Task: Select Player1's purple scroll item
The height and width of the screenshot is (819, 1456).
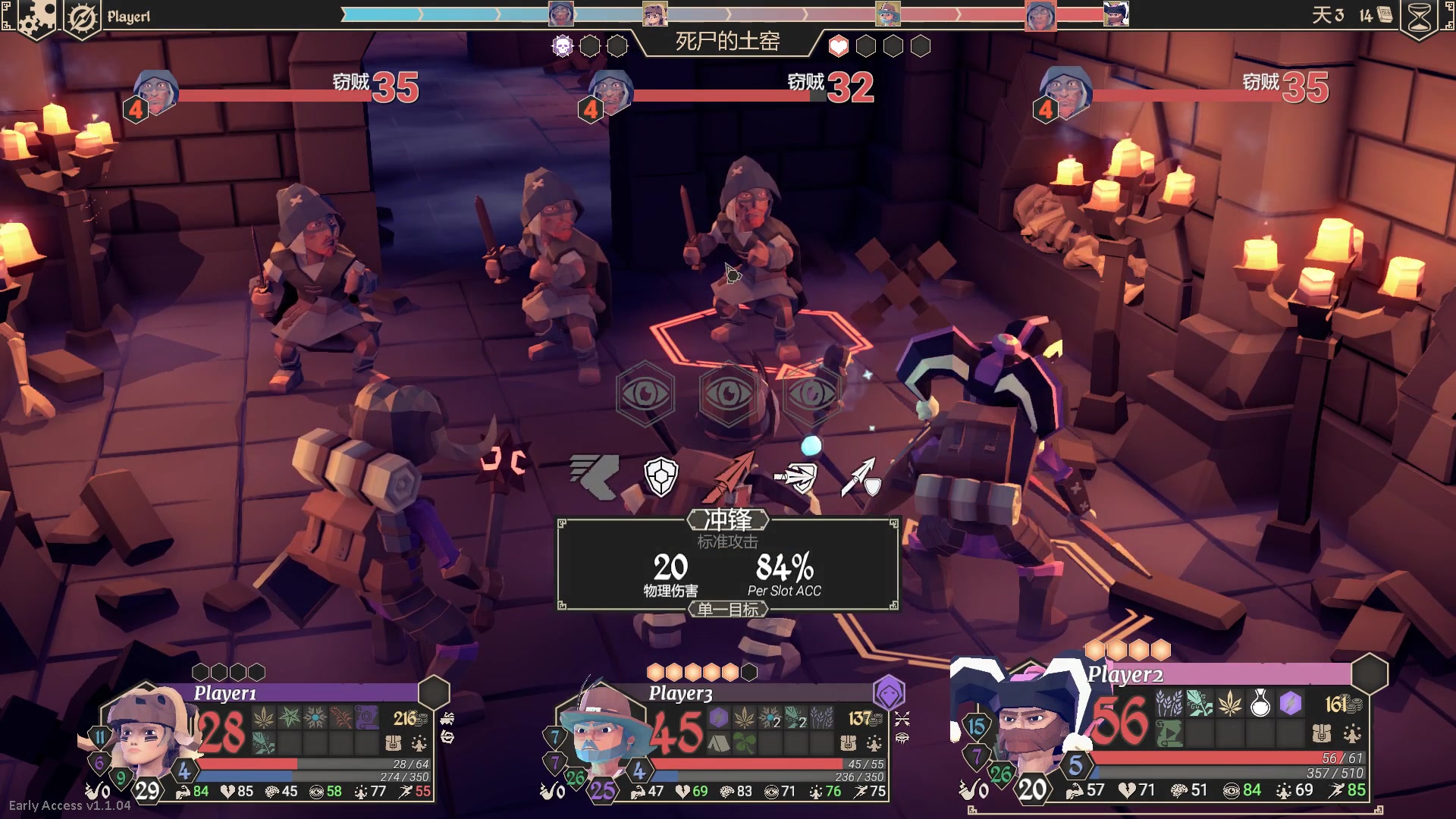Action: point(366,717)
